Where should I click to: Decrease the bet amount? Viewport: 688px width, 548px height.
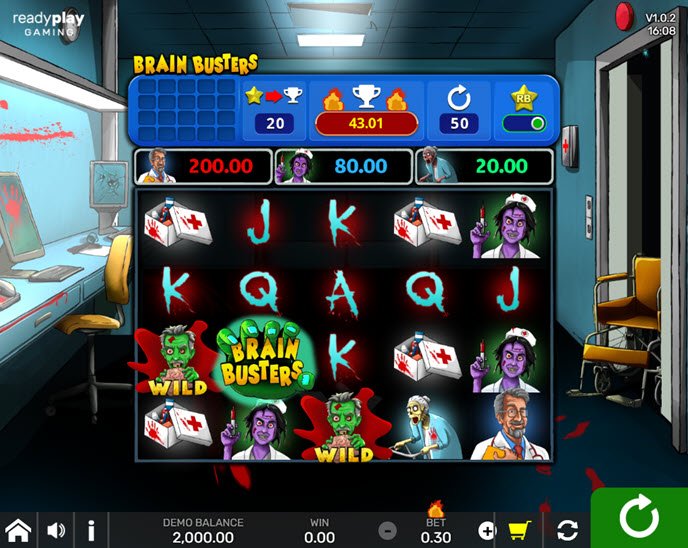point(387,530)
